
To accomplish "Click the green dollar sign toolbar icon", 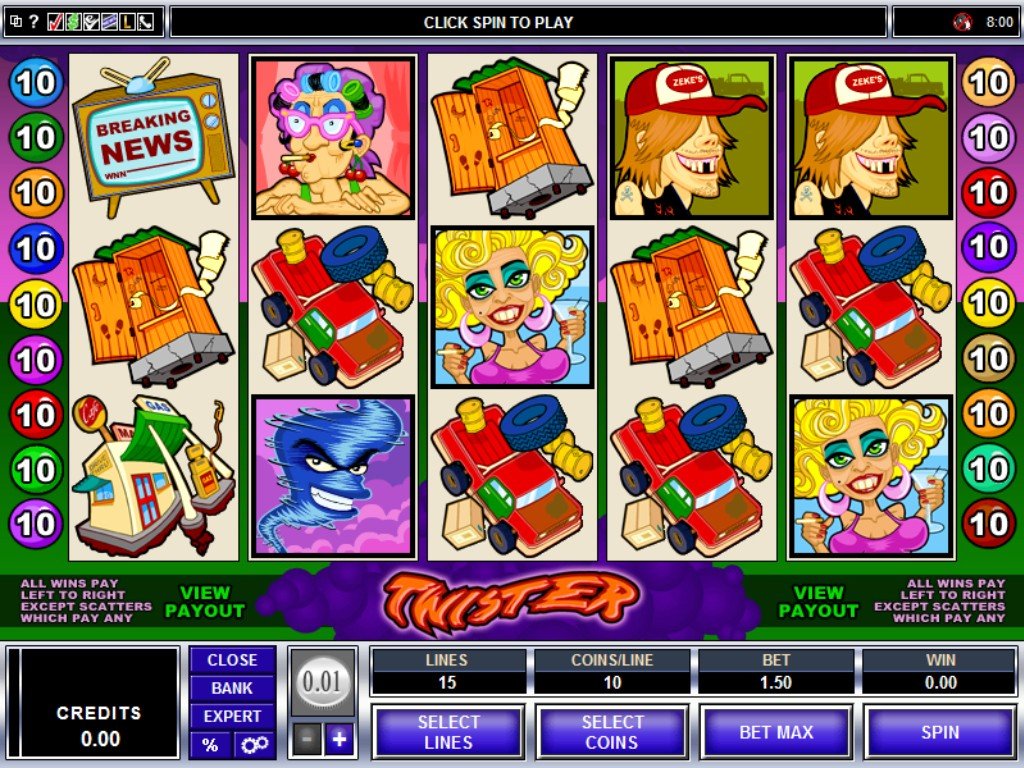I will (x=73, y=21).
